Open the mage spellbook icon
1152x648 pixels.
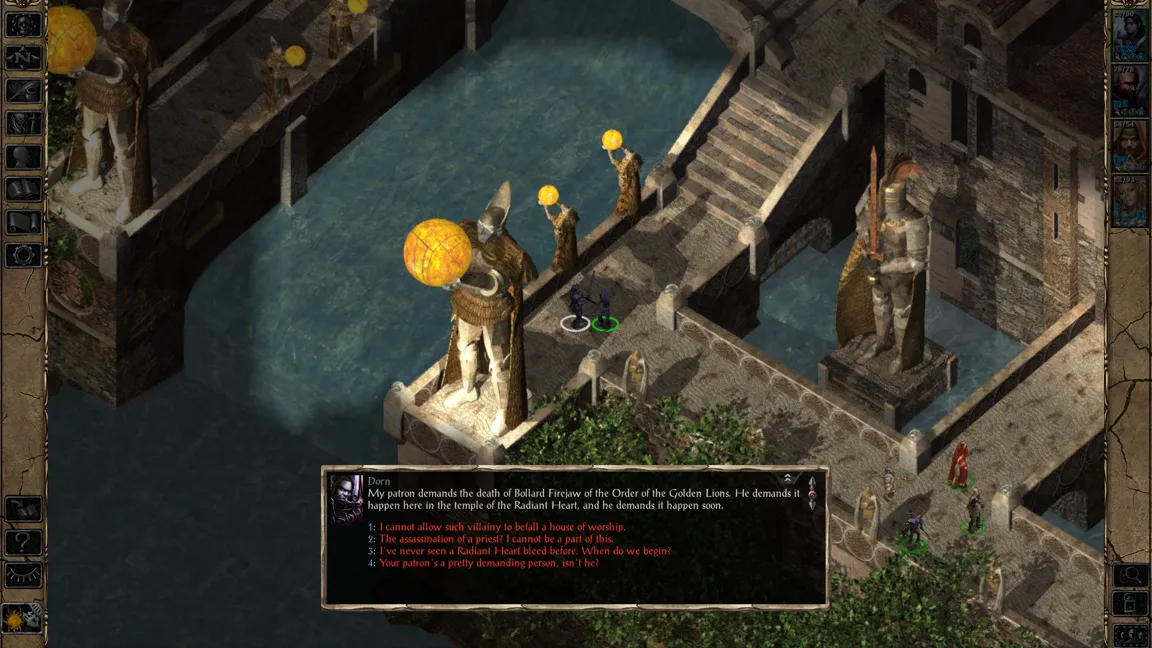pyautogui.click(x=23, y=189)
